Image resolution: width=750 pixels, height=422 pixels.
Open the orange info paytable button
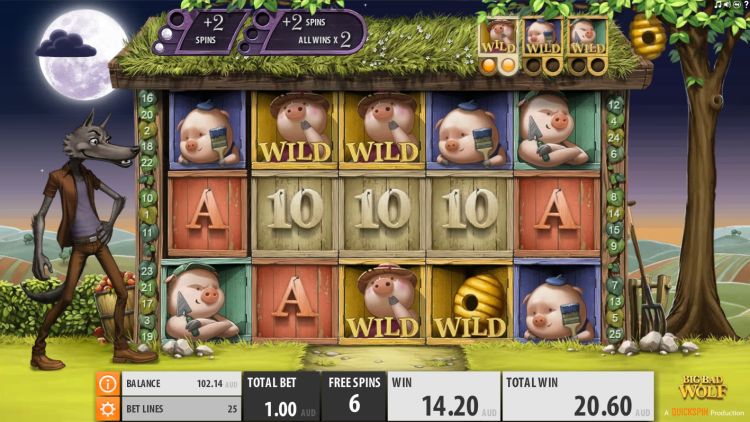point(108,384)
